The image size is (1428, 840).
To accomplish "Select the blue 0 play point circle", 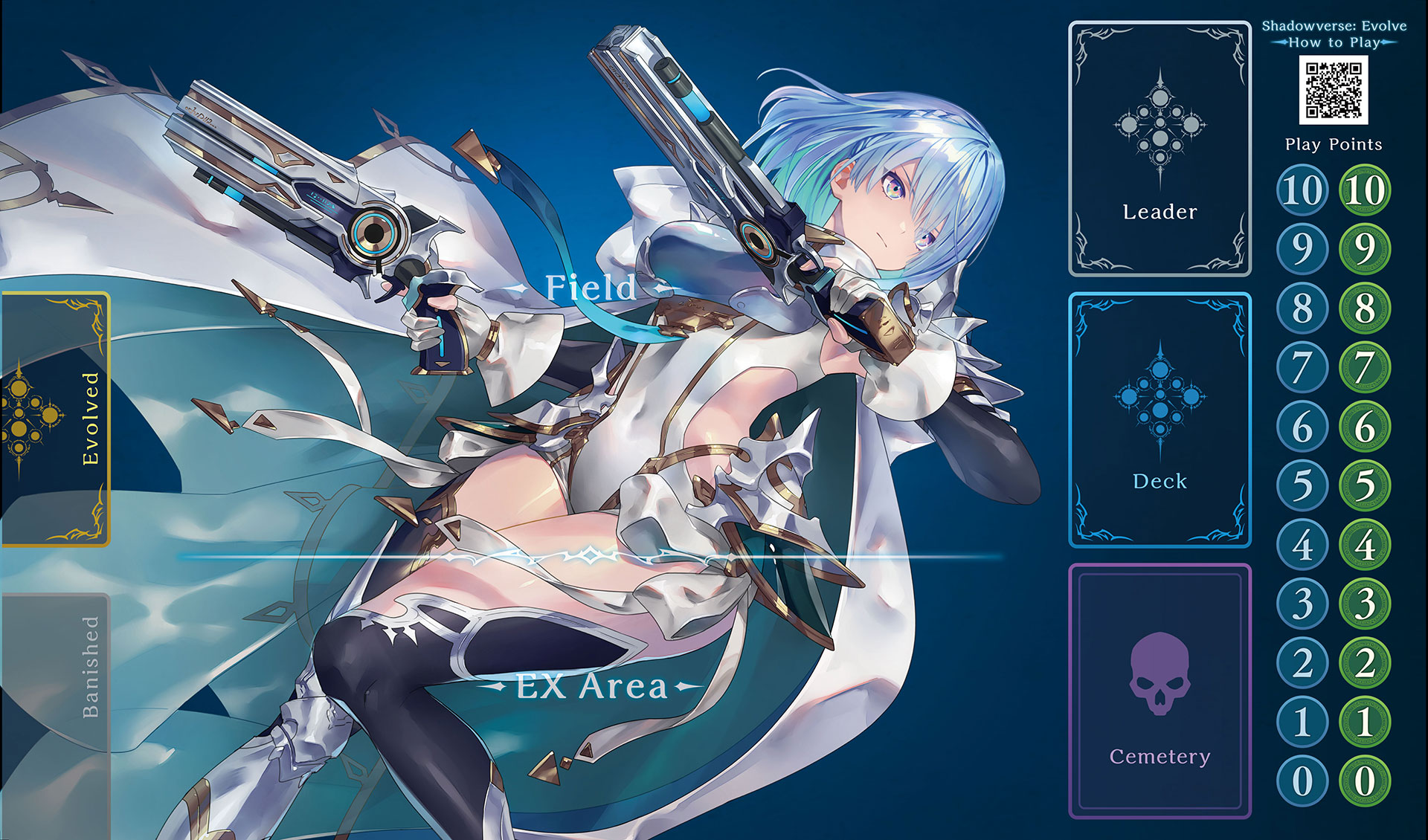I will (1302, 781).
